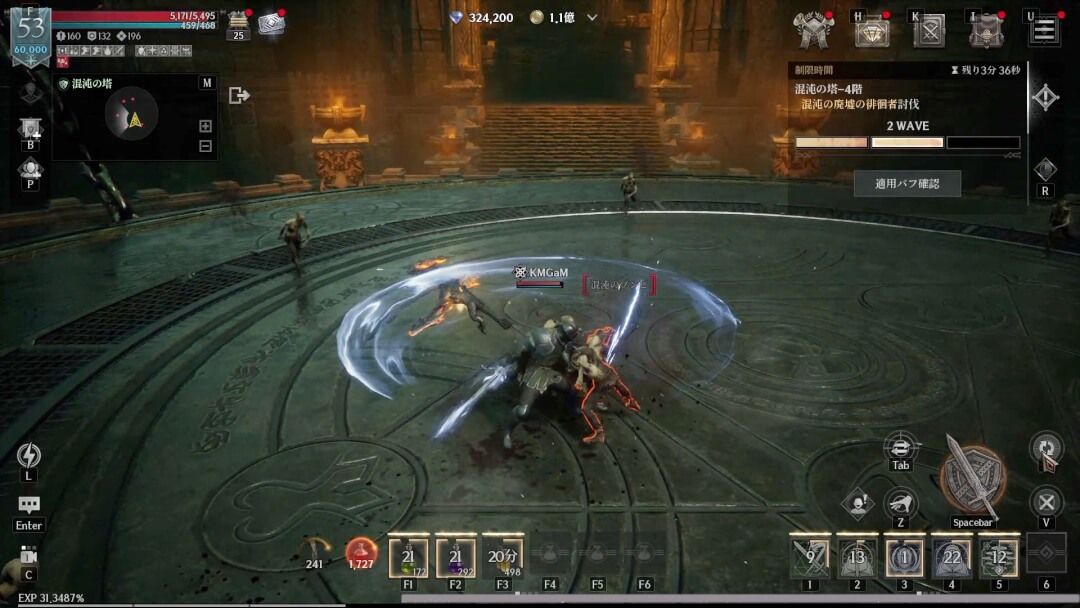The width and height of the screenshot is (1080, 608).
Task: Open the crossed-swords skill book icon
Action: 929,30
